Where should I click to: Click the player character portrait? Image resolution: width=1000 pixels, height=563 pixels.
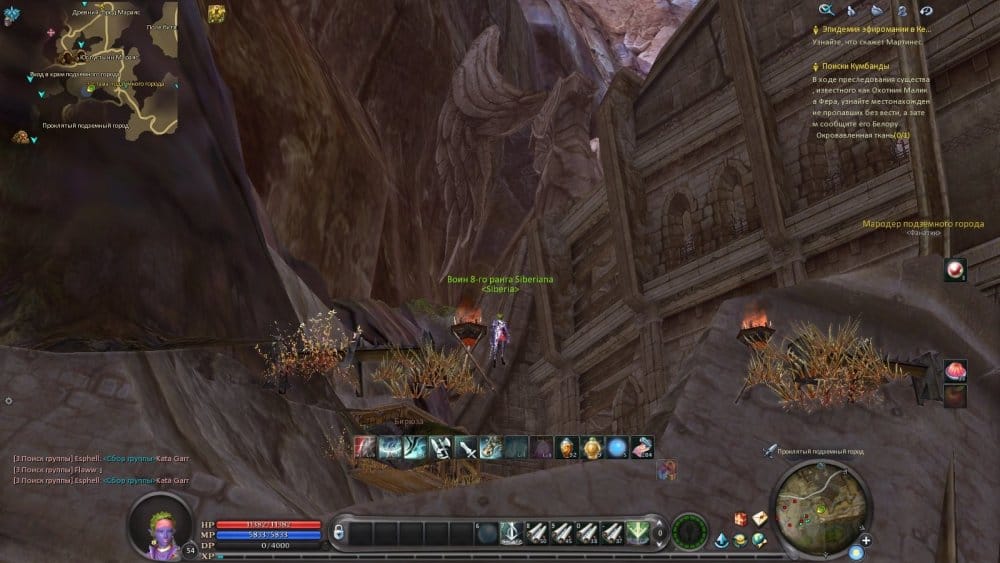[160, 522]
